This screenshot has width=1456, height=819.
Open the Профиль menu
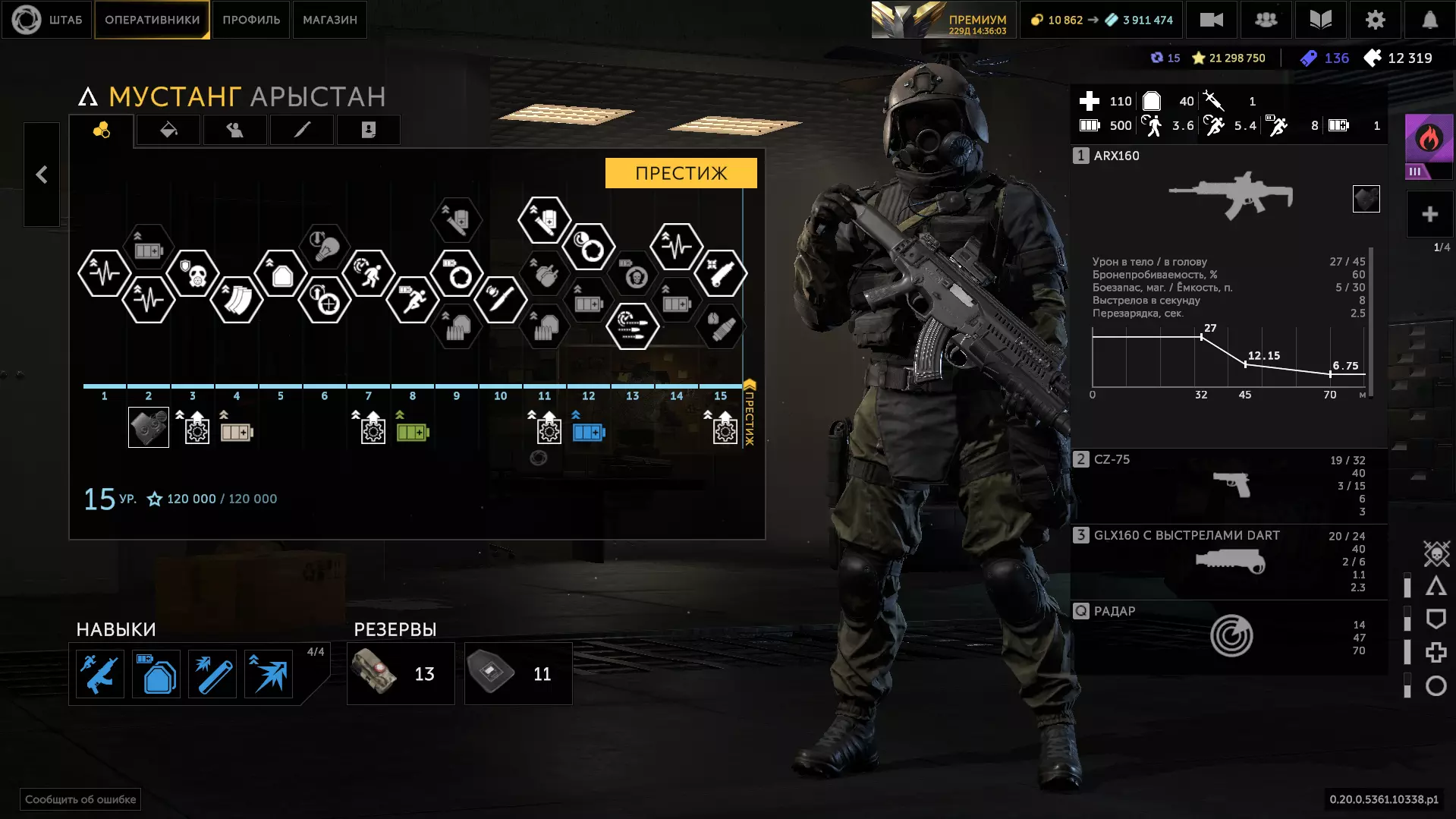(x=251, y=20)
